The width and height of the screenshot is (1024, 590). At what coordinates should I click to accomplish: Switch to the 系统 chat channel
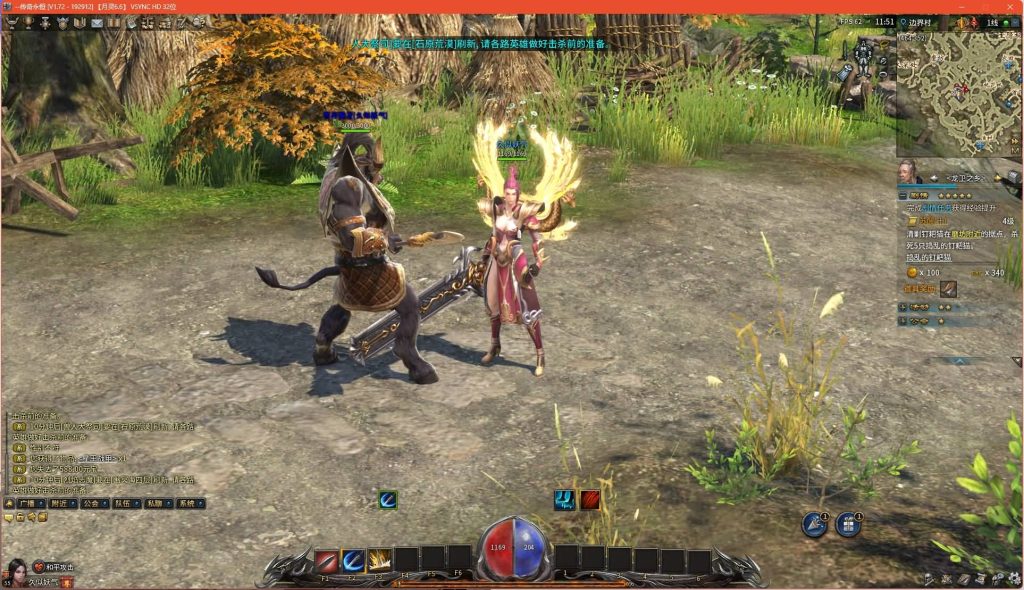tap(188, 504)
